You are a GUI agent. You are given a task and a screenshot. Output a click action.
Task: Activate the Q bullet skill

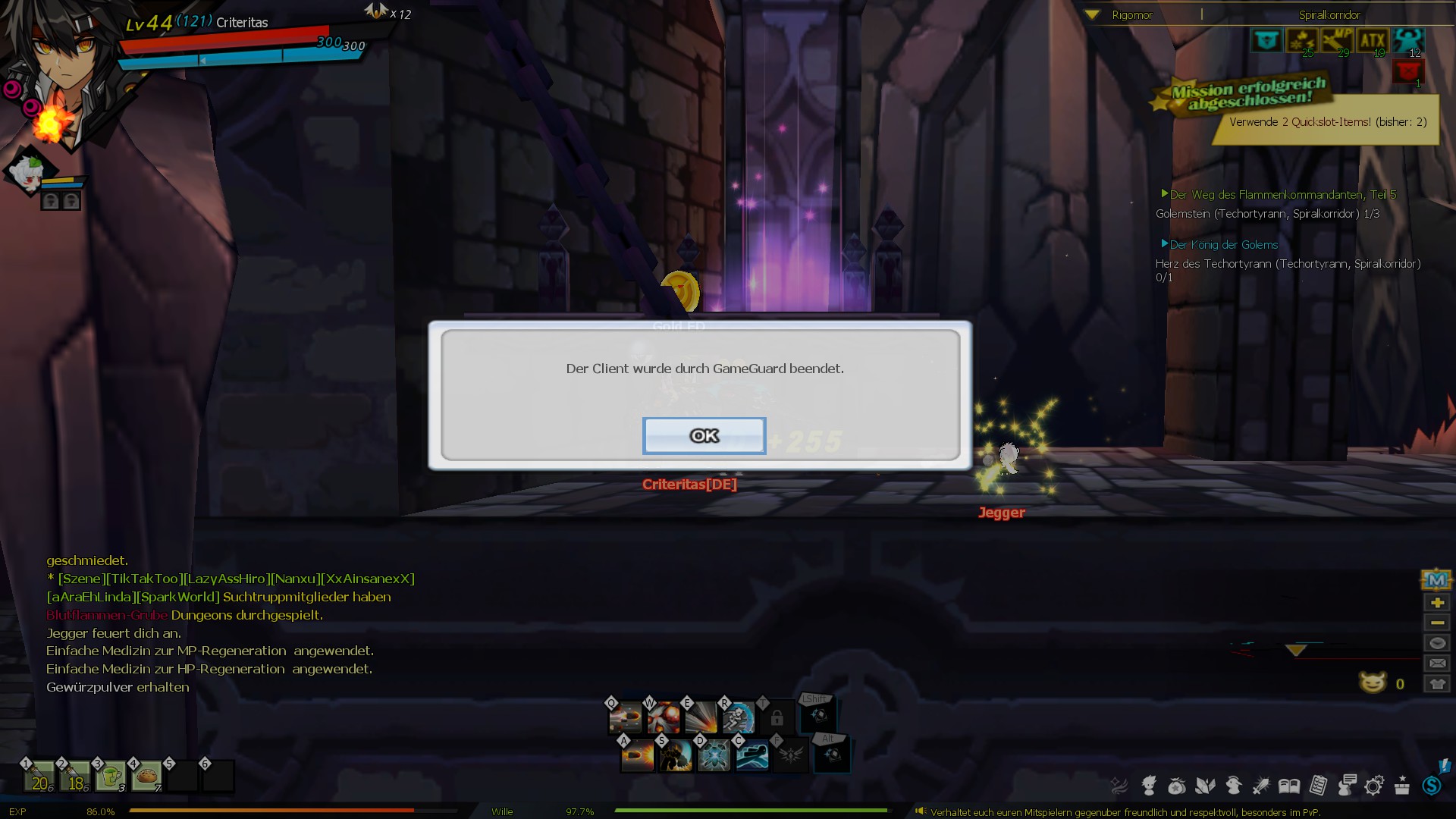click(626, 717)
